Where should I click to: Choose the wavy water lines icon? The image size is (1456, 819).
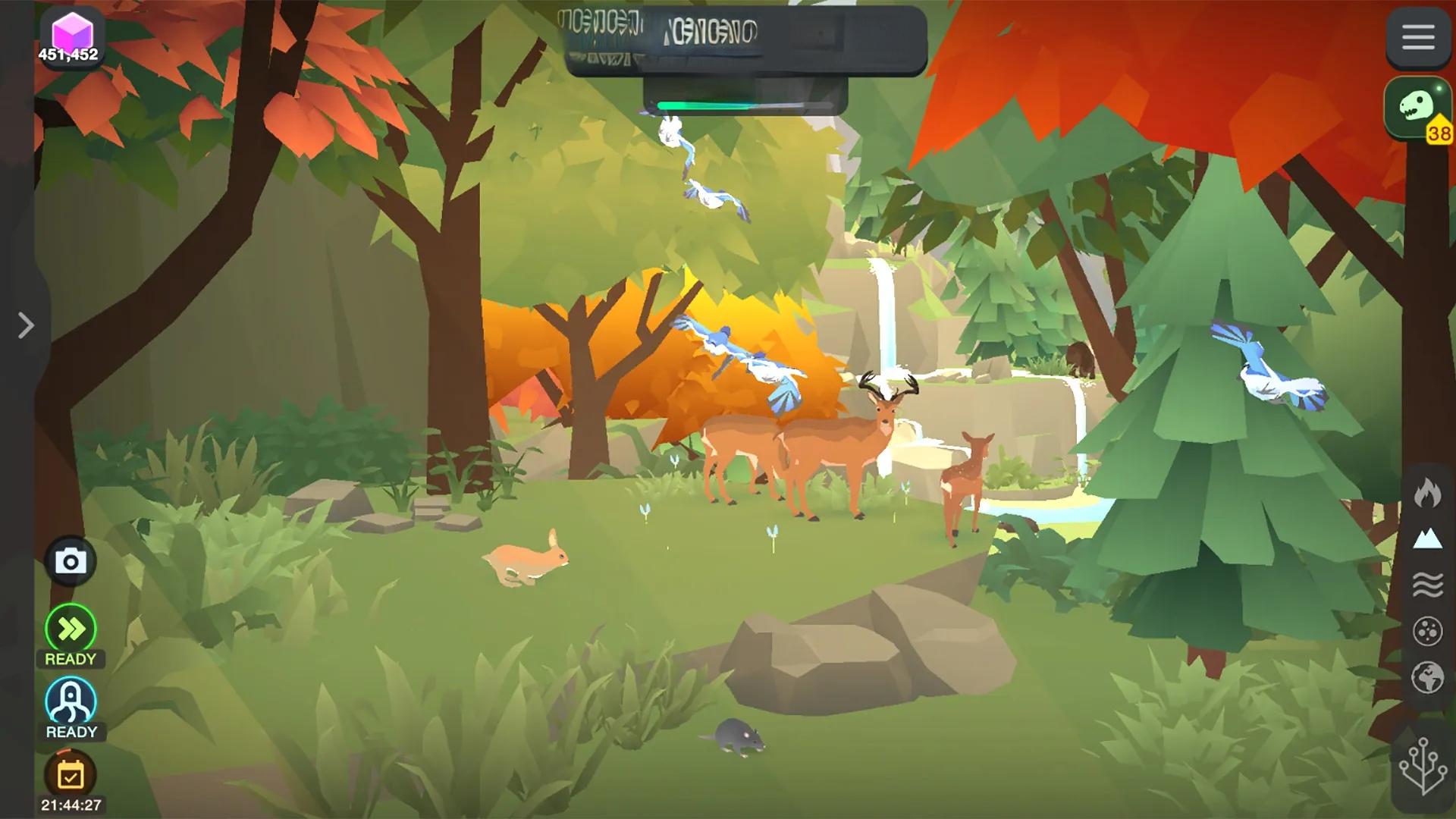tap(1426, 585)
